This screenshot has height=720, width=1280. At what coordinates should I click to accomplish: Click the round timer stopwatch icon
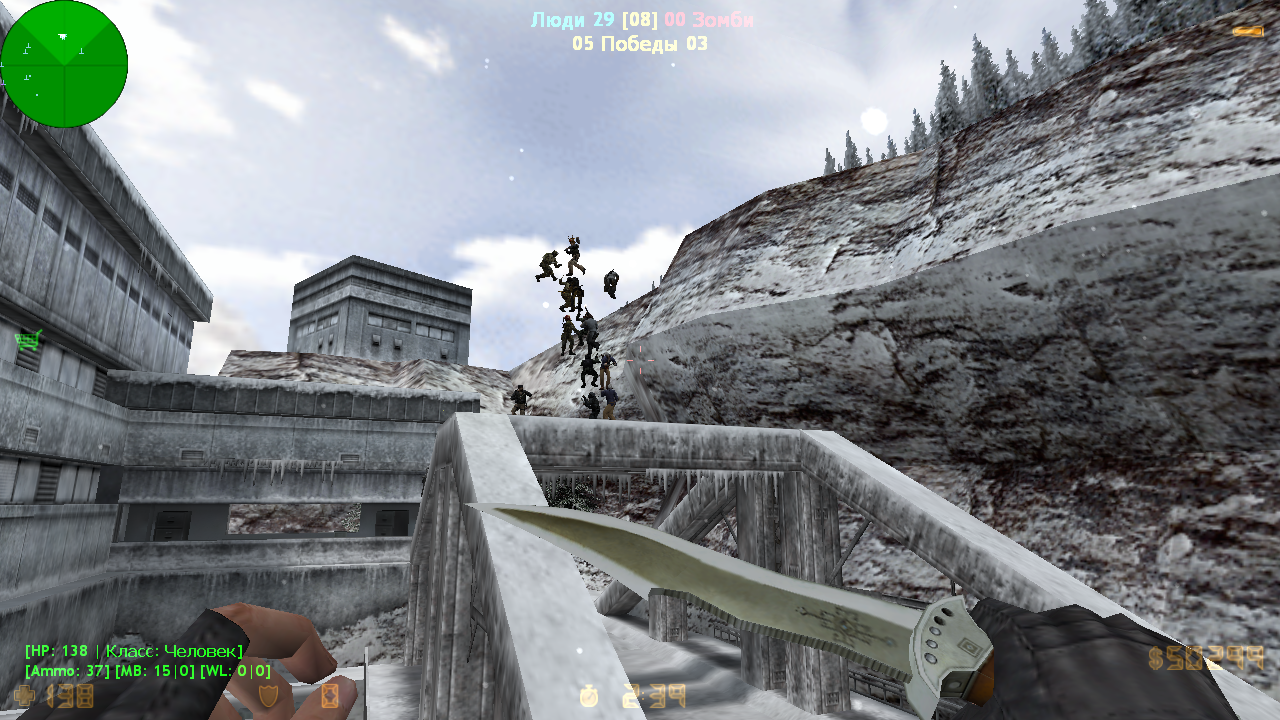pyautogui.click(x=589, y=695)
